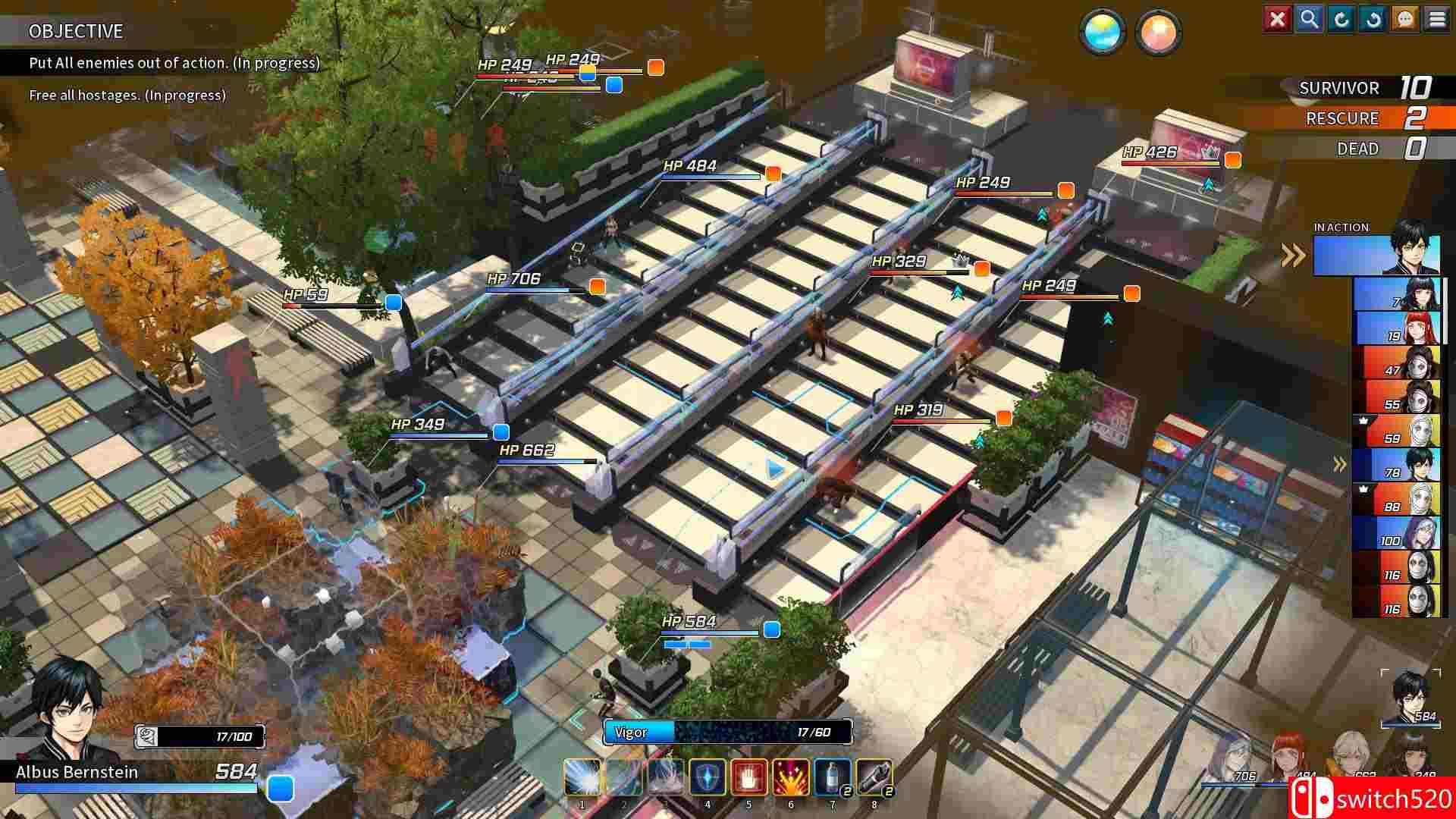The image size is (1456, 819).
Task: Toggle the blue orb indicator
Action: (x=1101, y=33)
